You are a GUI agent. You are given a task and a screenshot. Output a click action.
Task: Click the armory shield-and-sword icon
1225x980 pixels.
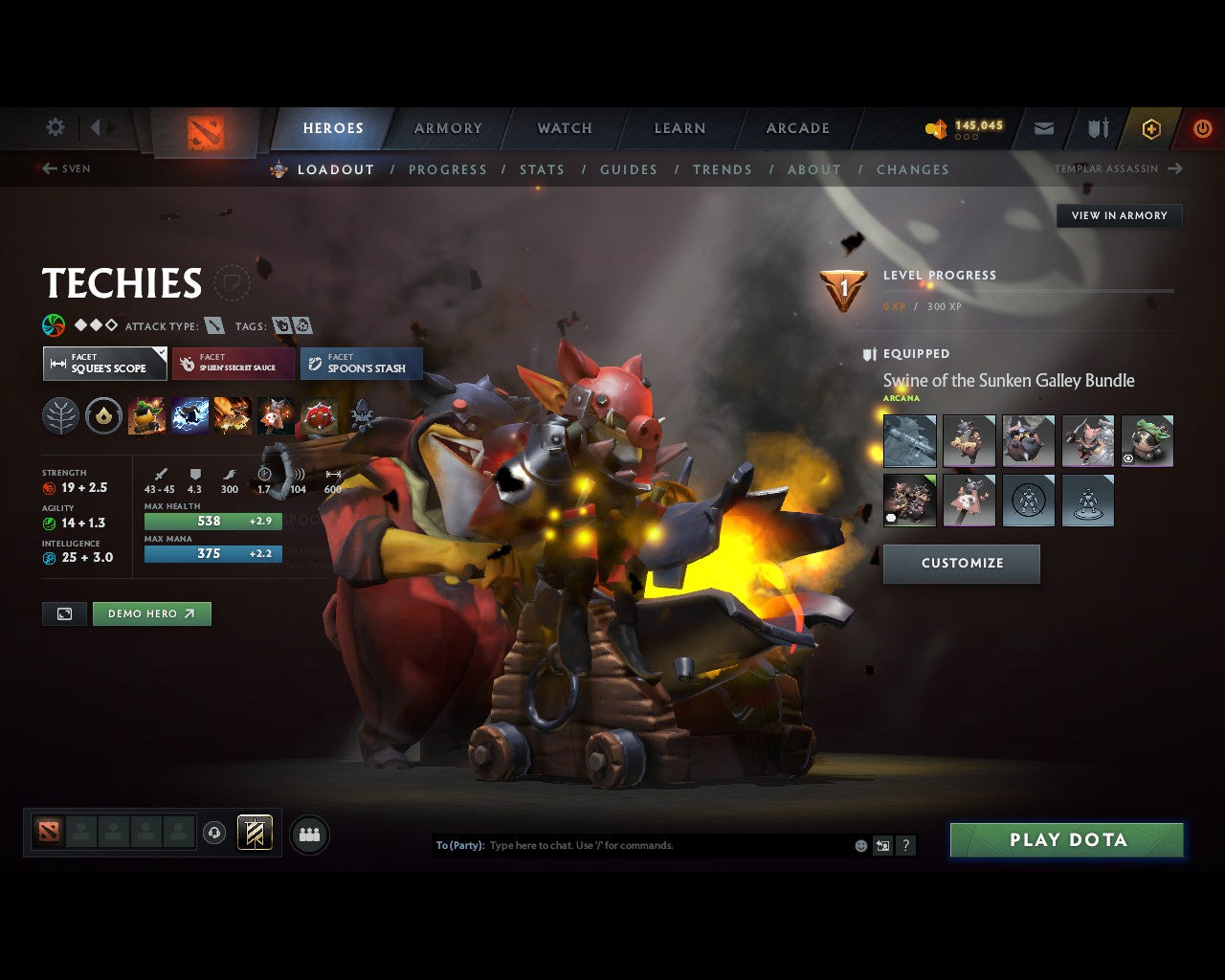click(x=1097, y=128)
